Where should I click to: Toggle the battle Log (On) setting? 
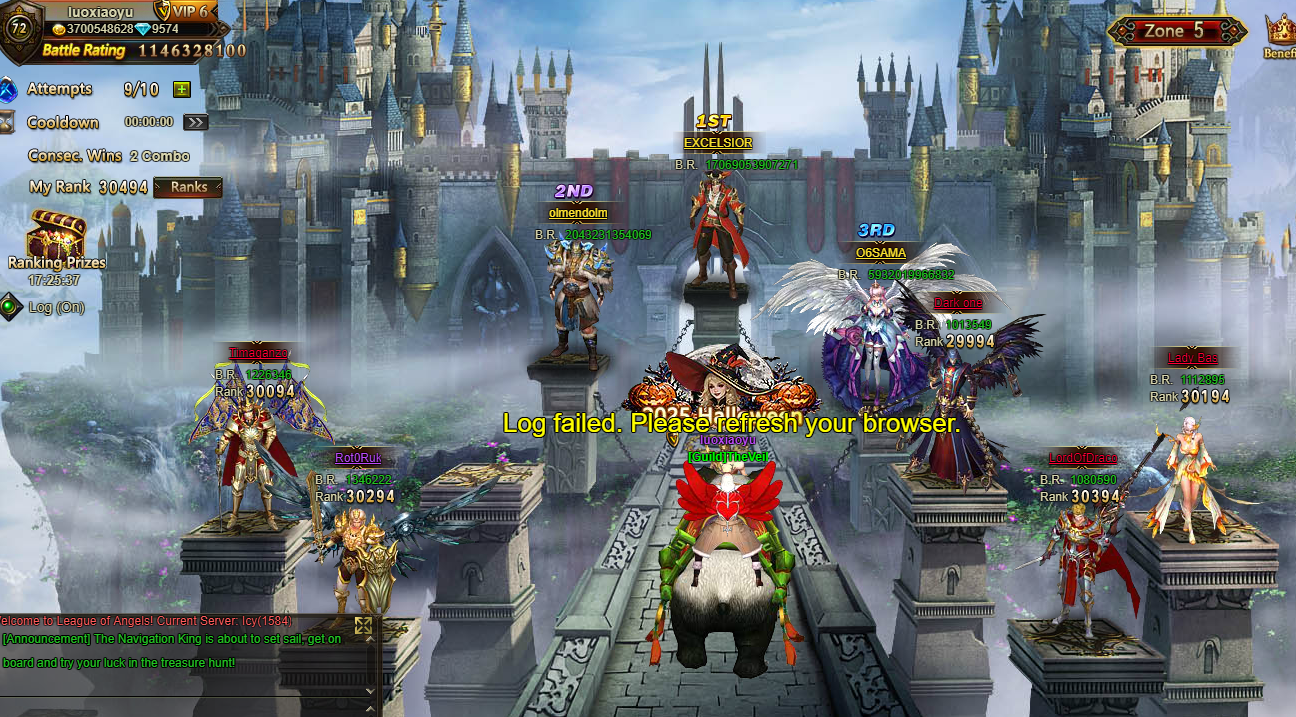pyautogui.click(x=11, y=306)
